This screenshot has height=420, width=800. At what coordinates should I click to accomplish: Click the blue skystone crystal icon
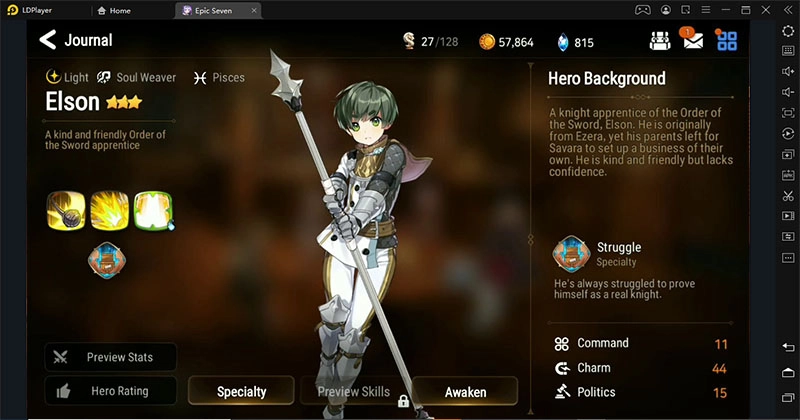(x=563, y=42)
